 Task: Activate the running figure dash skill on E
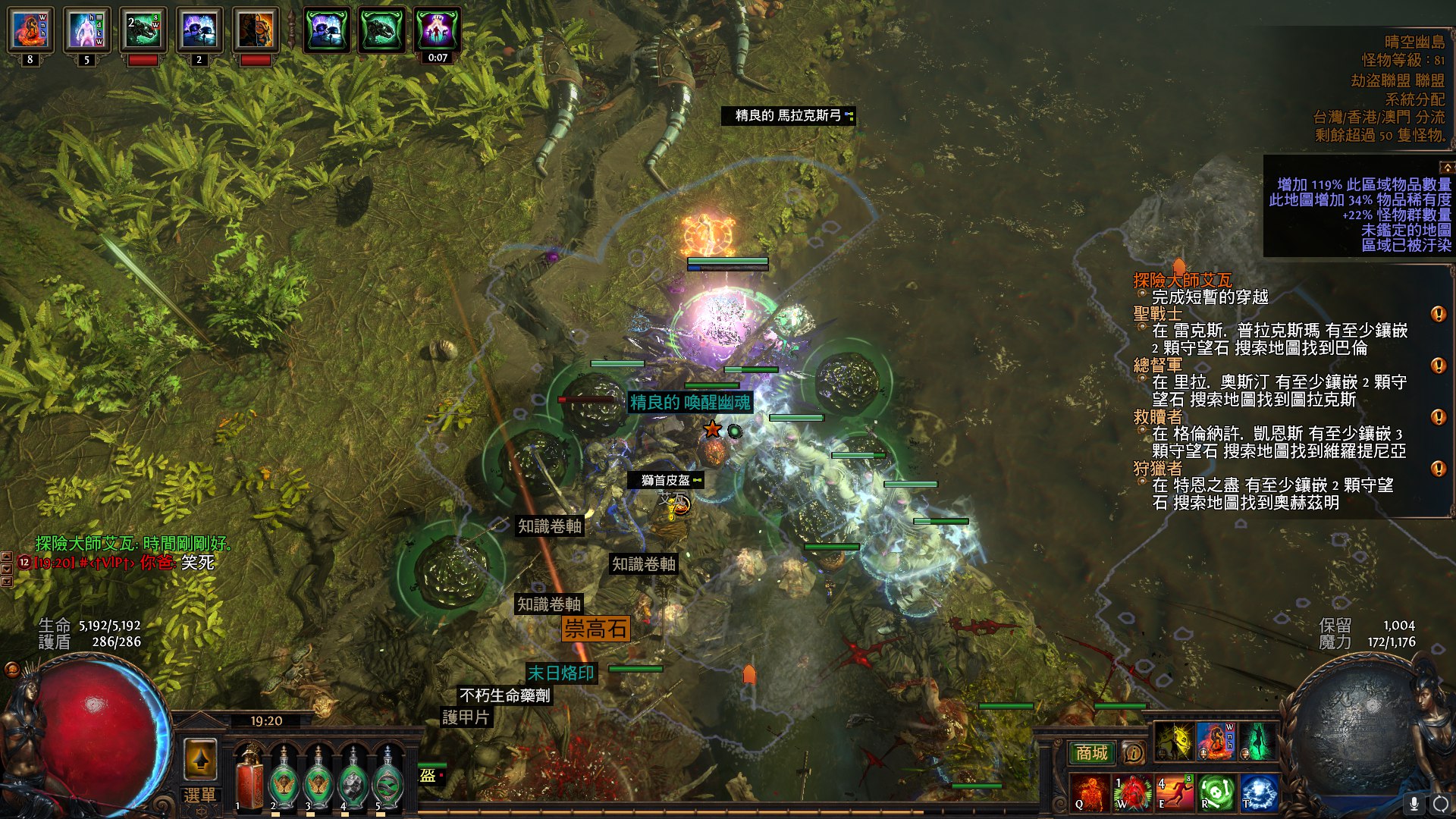click(1174, 792)
